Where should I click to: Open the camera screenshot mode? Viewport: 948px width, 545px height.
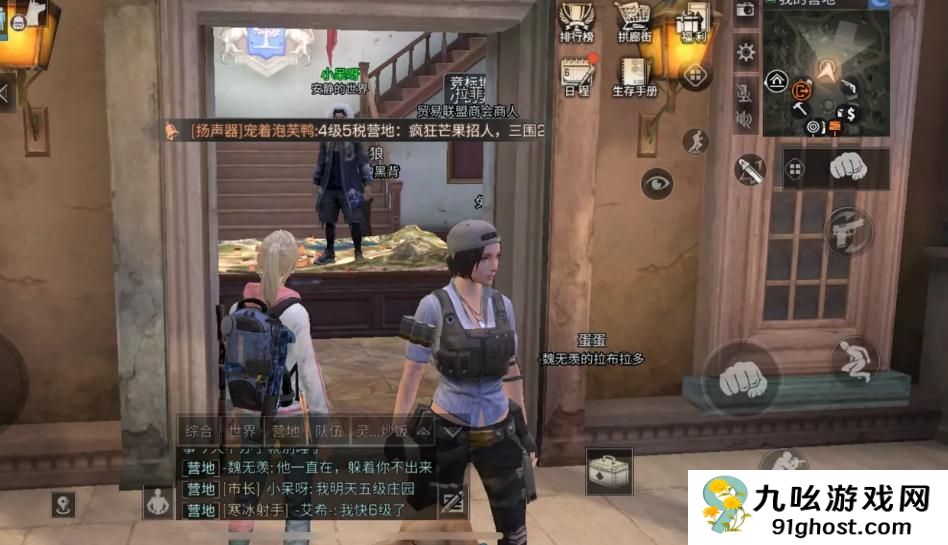(745, 10)
